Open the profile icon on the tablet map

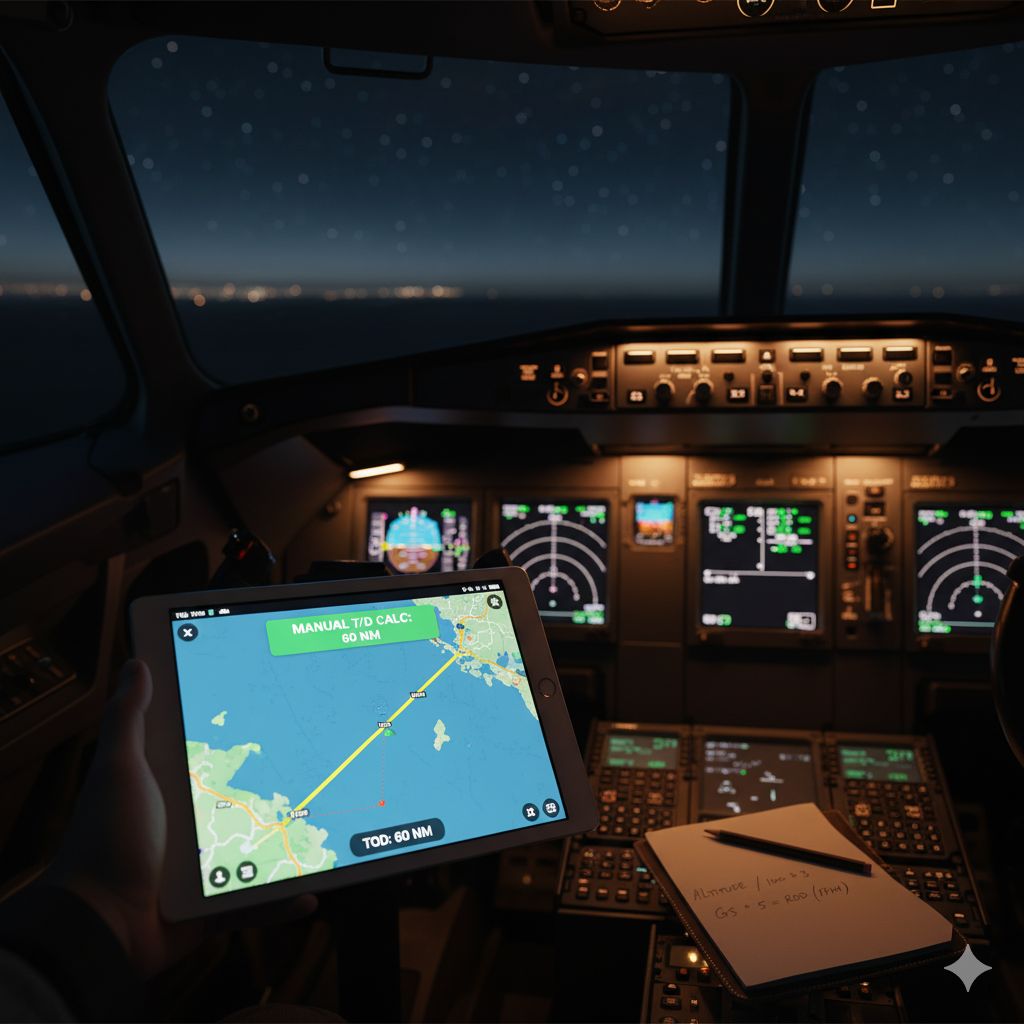pyautogui.click(x=219, y=875)
